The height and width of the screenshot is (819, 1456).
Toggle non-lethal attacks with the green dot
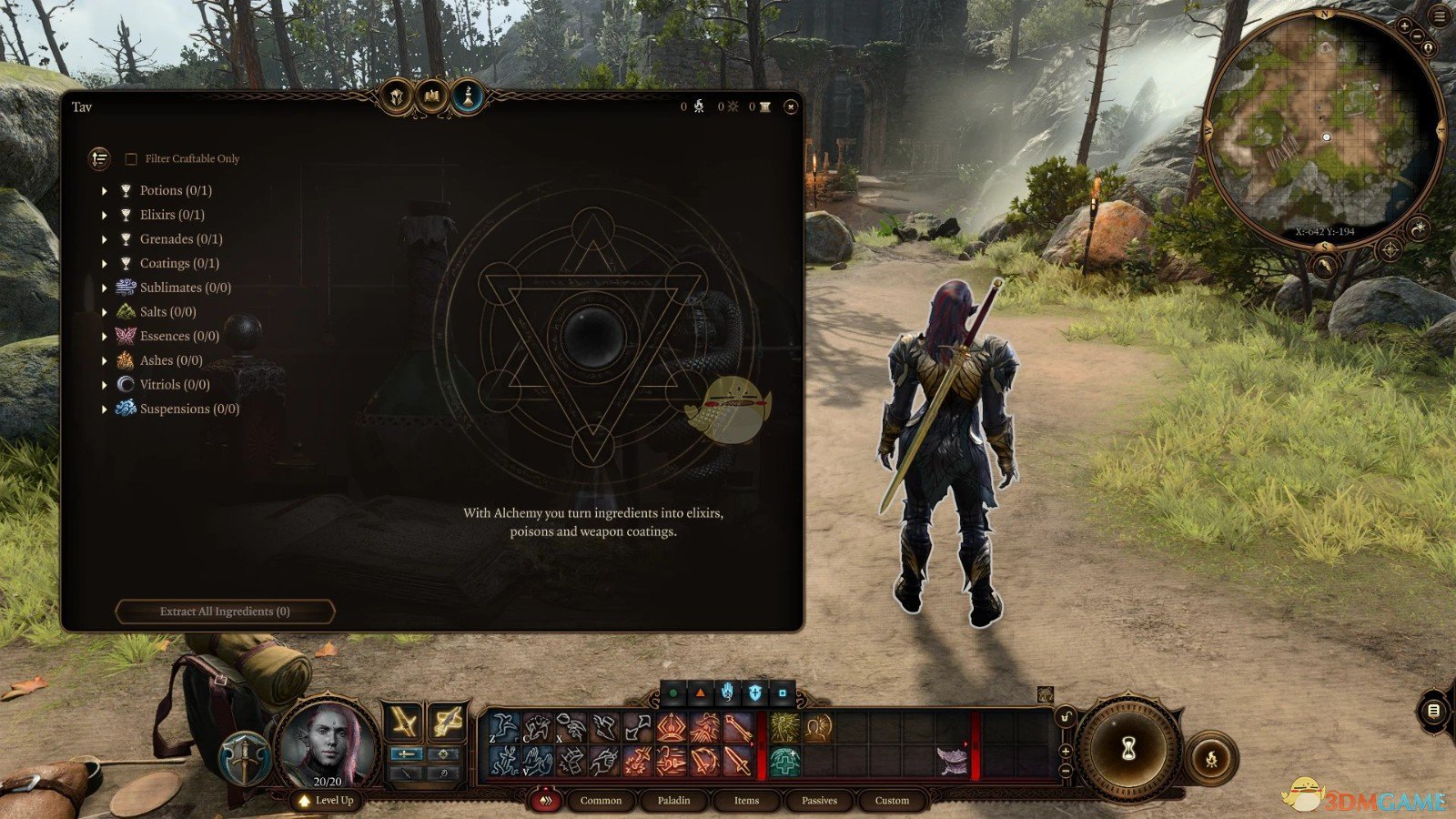pos(673,693)
